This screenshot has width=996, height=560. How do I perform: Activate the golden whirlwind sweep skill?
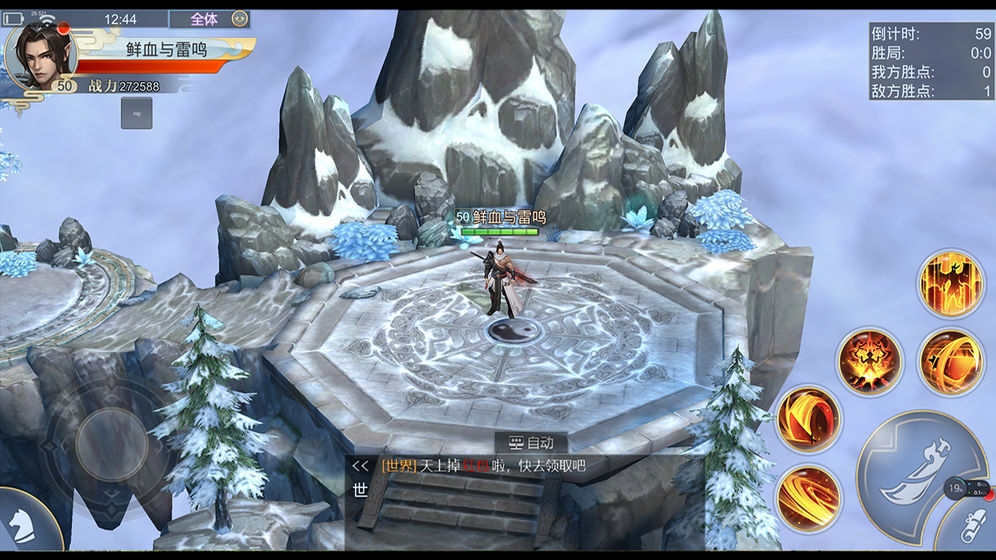pos(808,497)
